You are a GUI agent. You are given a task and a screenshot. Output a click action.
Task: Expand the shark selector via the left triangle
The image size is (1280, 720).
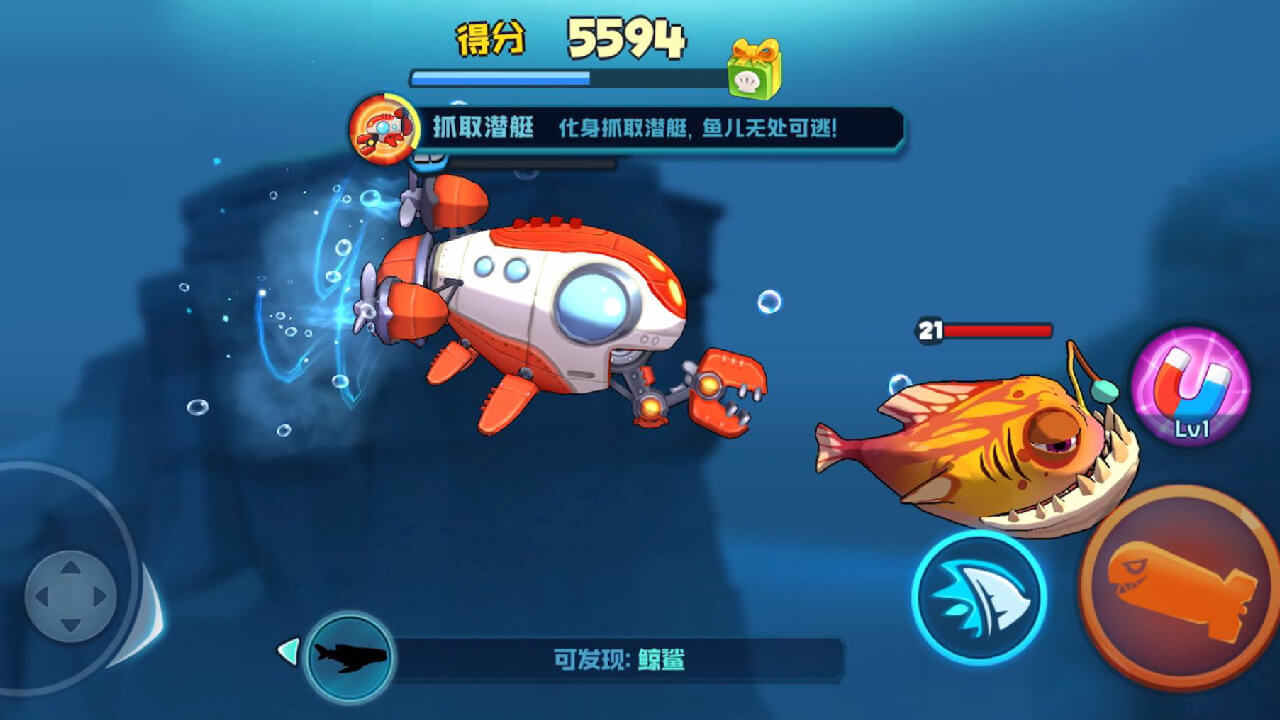(x=287, y=651)
